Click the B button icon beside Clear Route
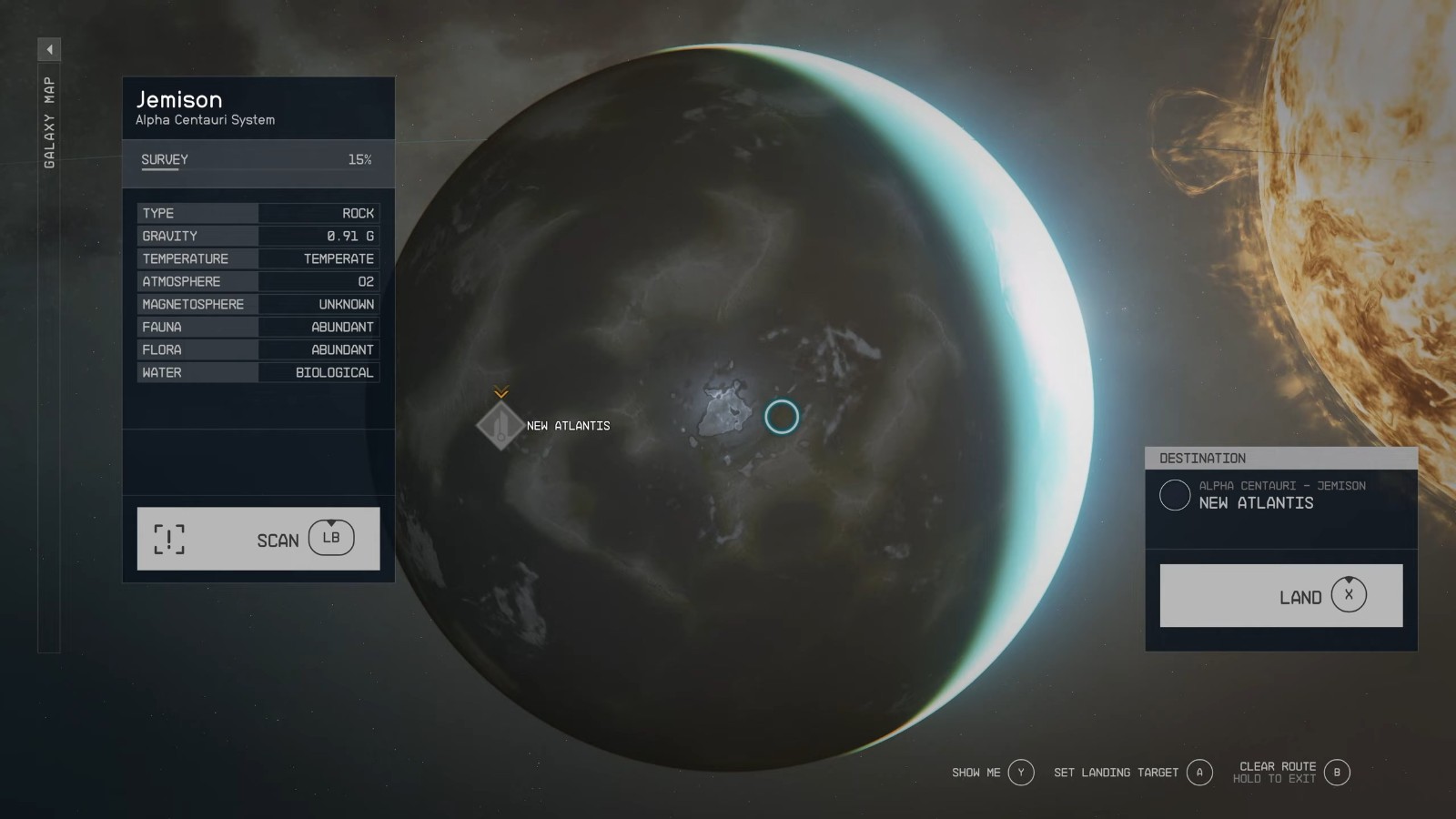The width and height of the screenshot is (1456, 819). point(1337,773)
